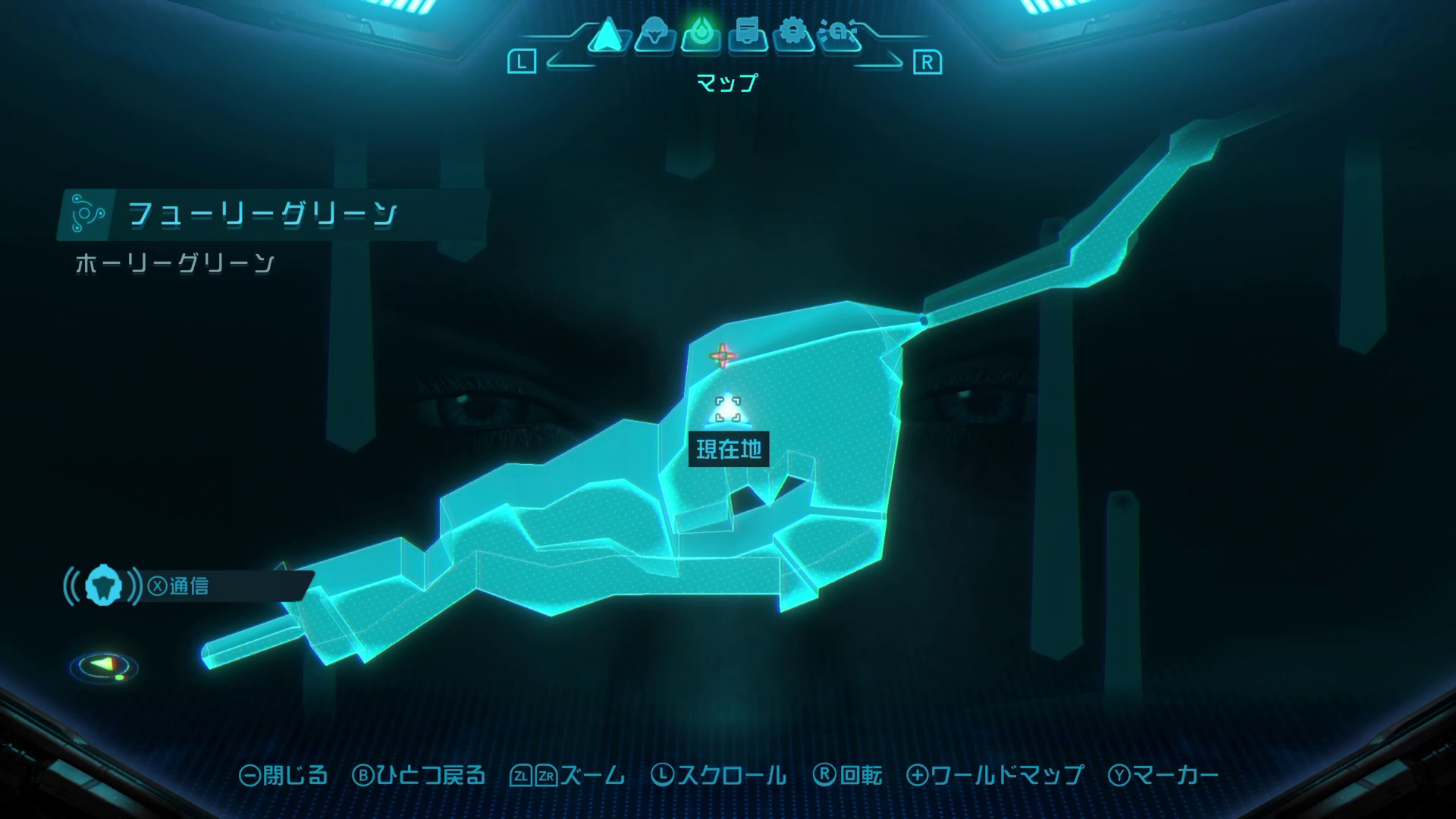Open the document logbook tab

tap(747, 36)
